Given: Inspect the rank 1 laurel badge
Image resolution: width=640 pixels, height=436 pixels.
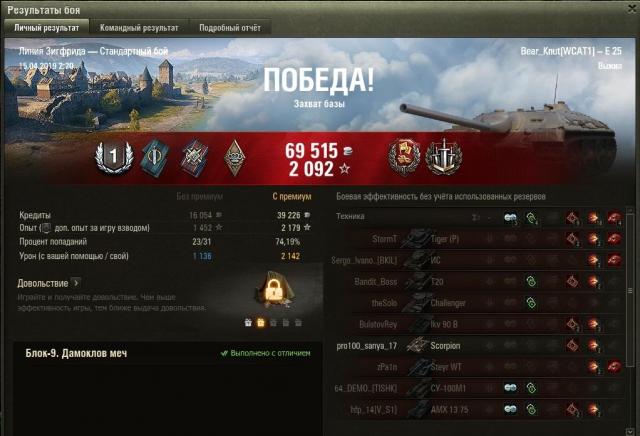Looking at the screenshot, I should (113, 156).
